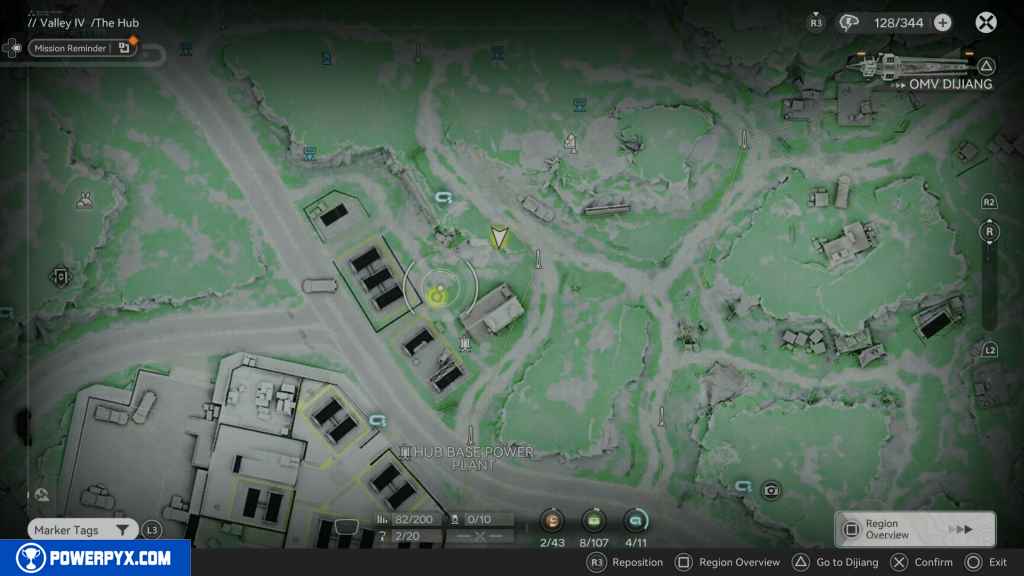Select the rabbit marker on the map
This screenshot has height=576, width=1024.
(x=86, y=200)
